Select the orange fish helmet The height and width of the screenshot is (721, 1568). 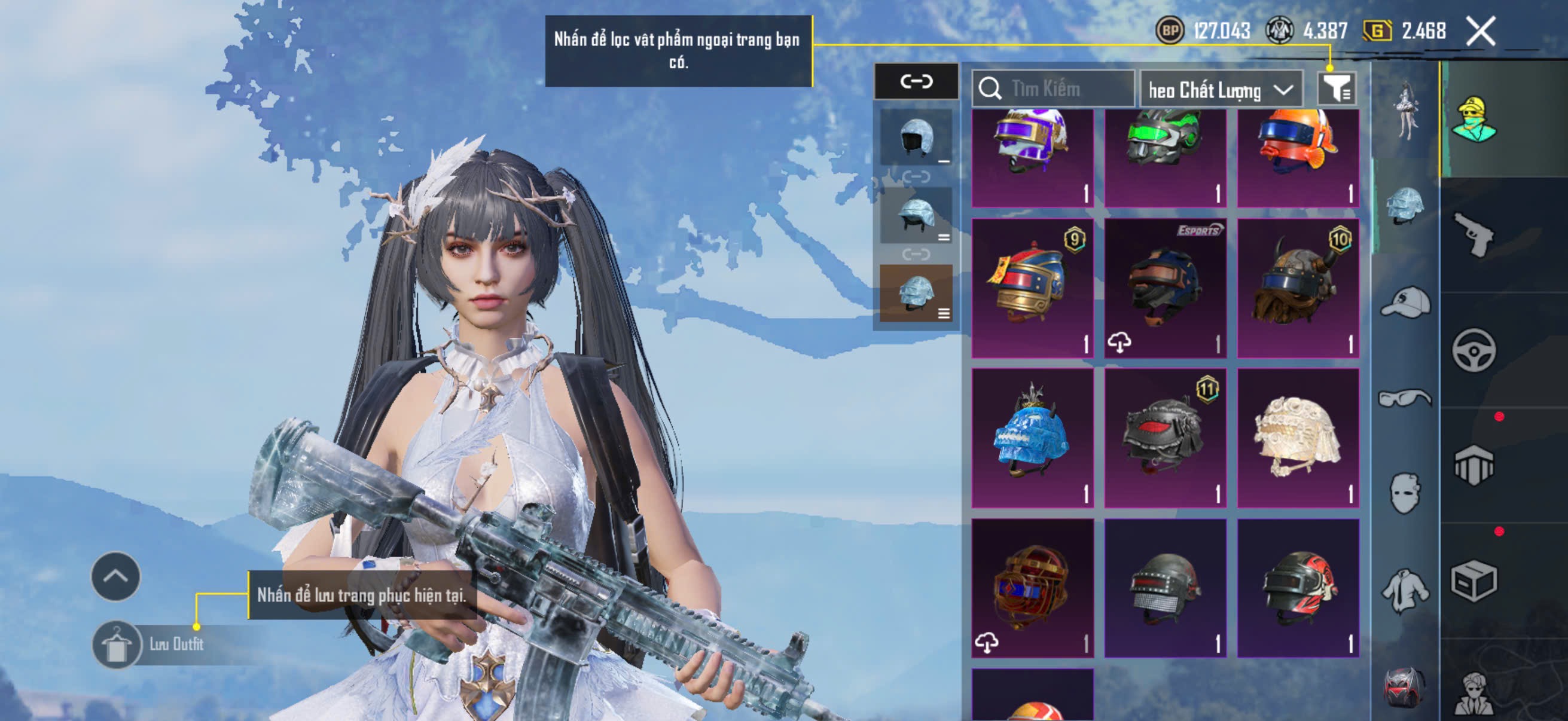click(x=1298, y=157)
